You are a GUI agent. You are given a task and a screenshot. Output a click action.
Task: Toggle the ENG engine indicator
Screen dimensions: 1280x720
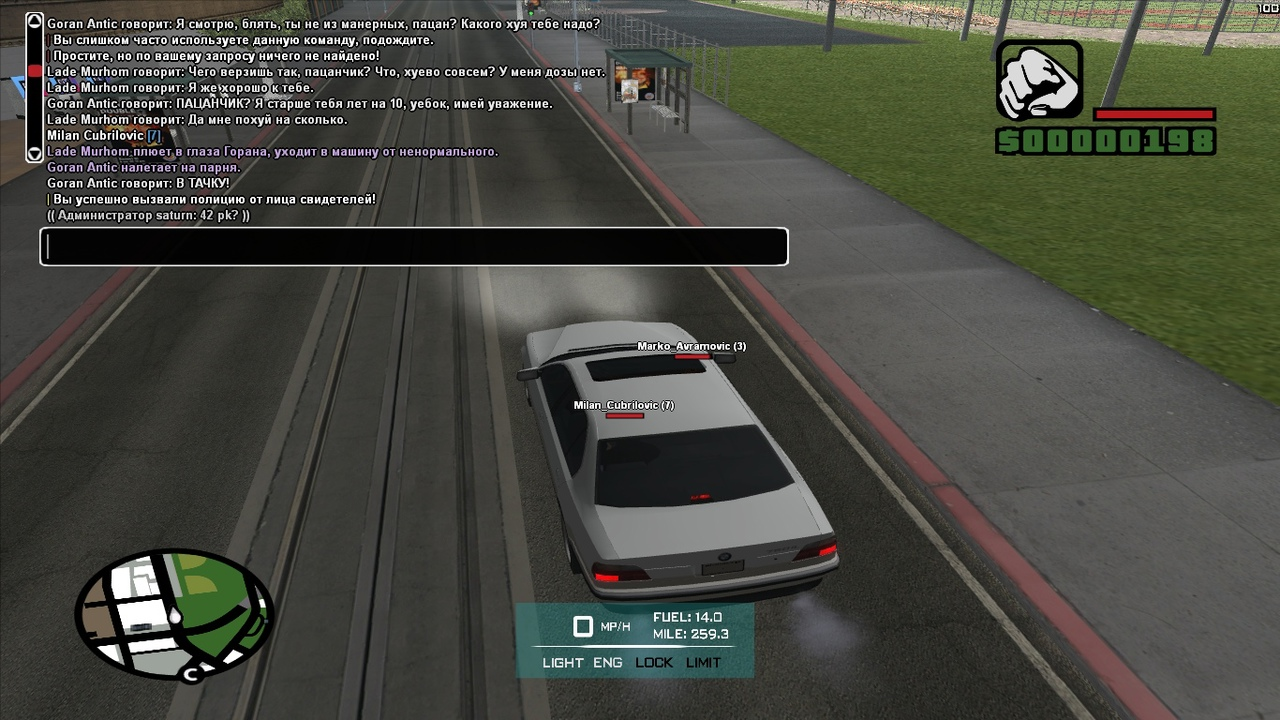(x=608, y=663)
